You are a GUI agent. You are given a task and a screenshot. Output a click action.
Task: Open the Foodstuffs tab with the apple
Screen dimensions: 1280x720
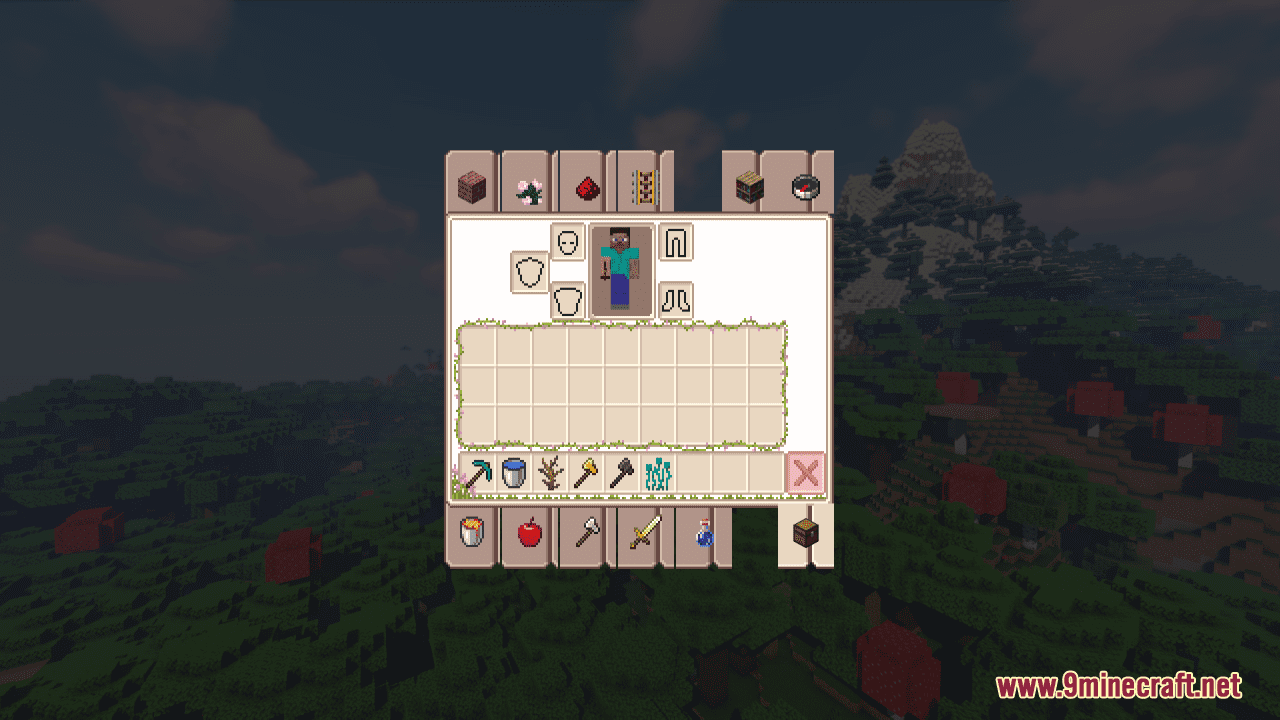pos(527,534)
